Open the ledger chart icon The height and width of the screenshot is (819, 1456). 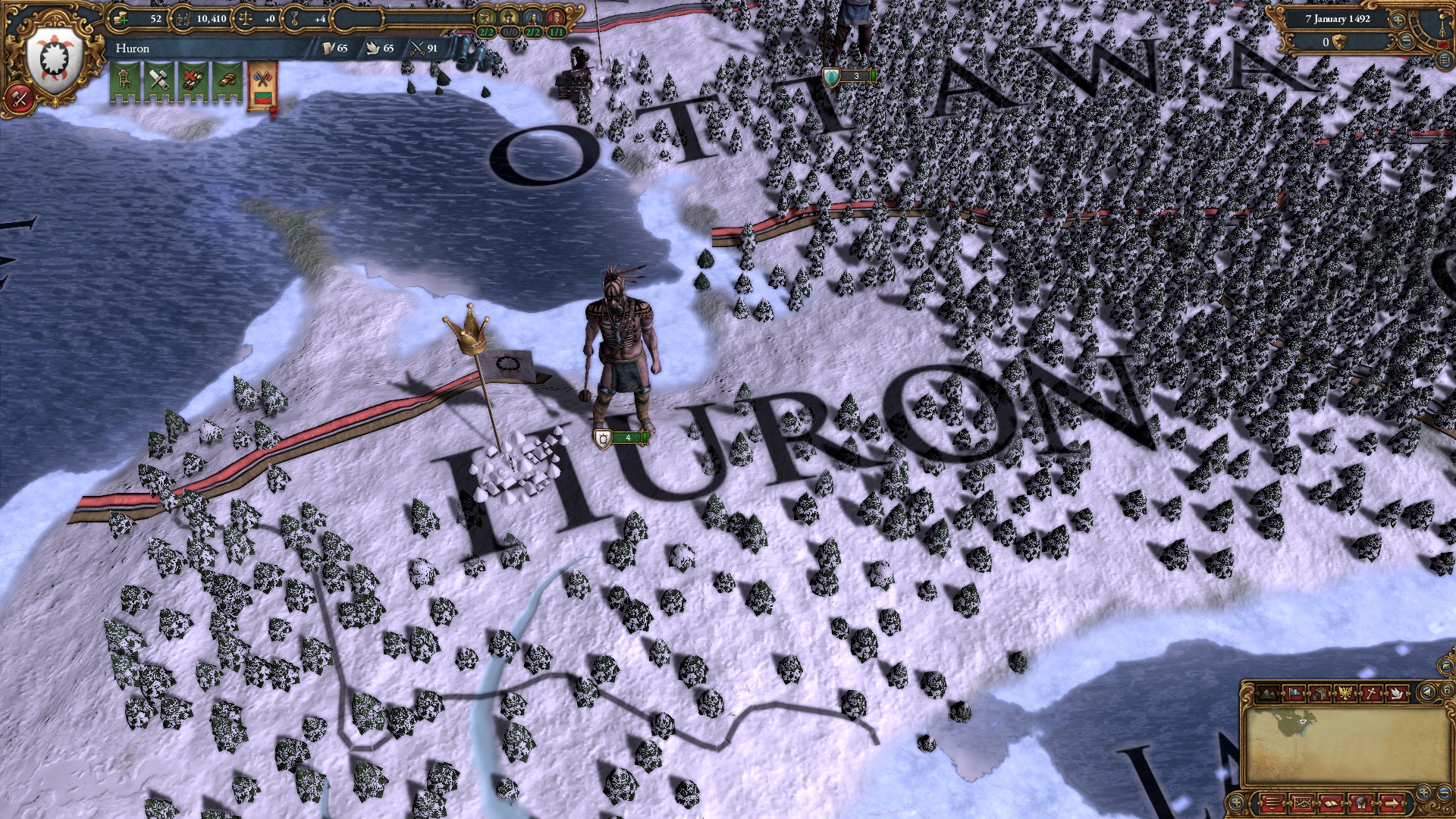pyautogui.click(x=1303, y=802)
